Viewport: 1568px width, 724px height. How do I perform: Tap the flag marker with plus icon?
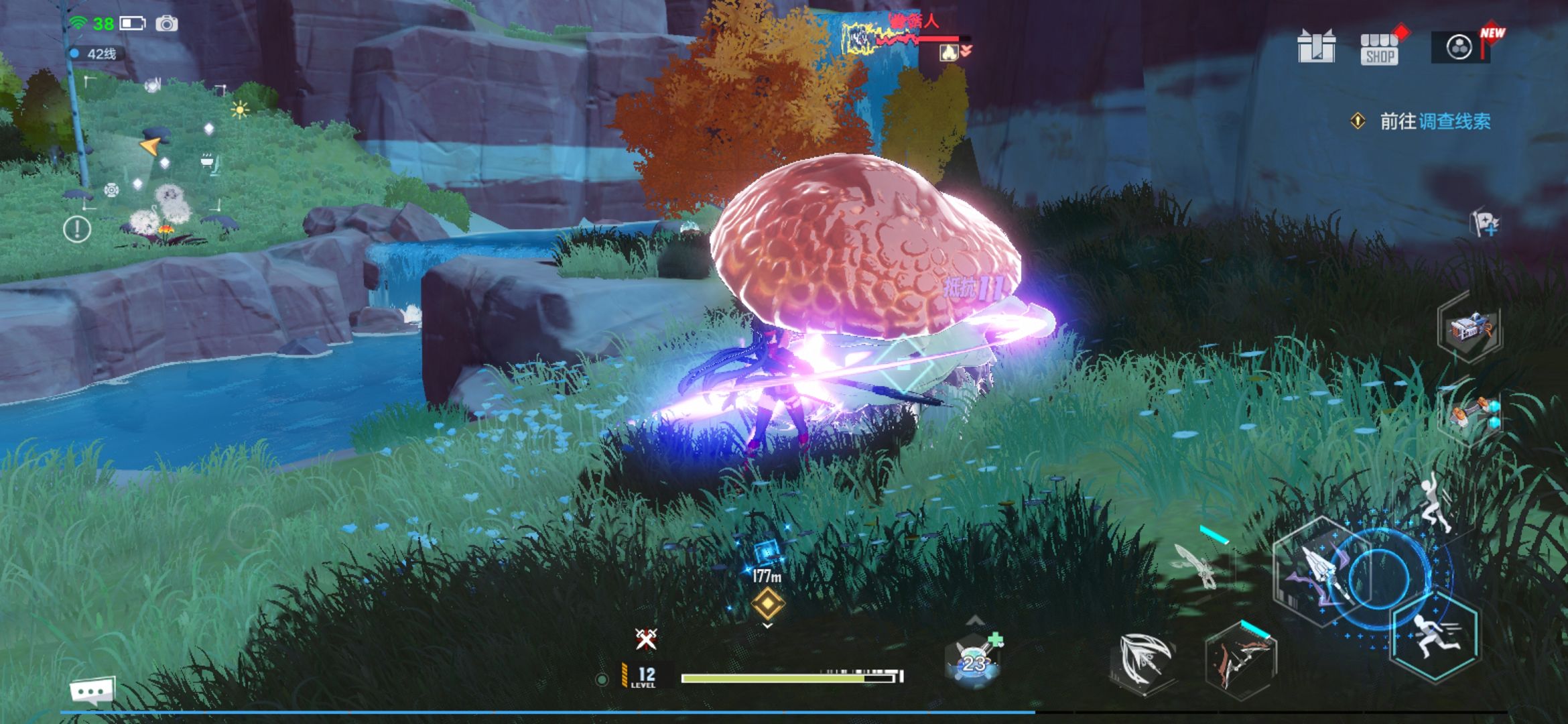click(1484, 223)
